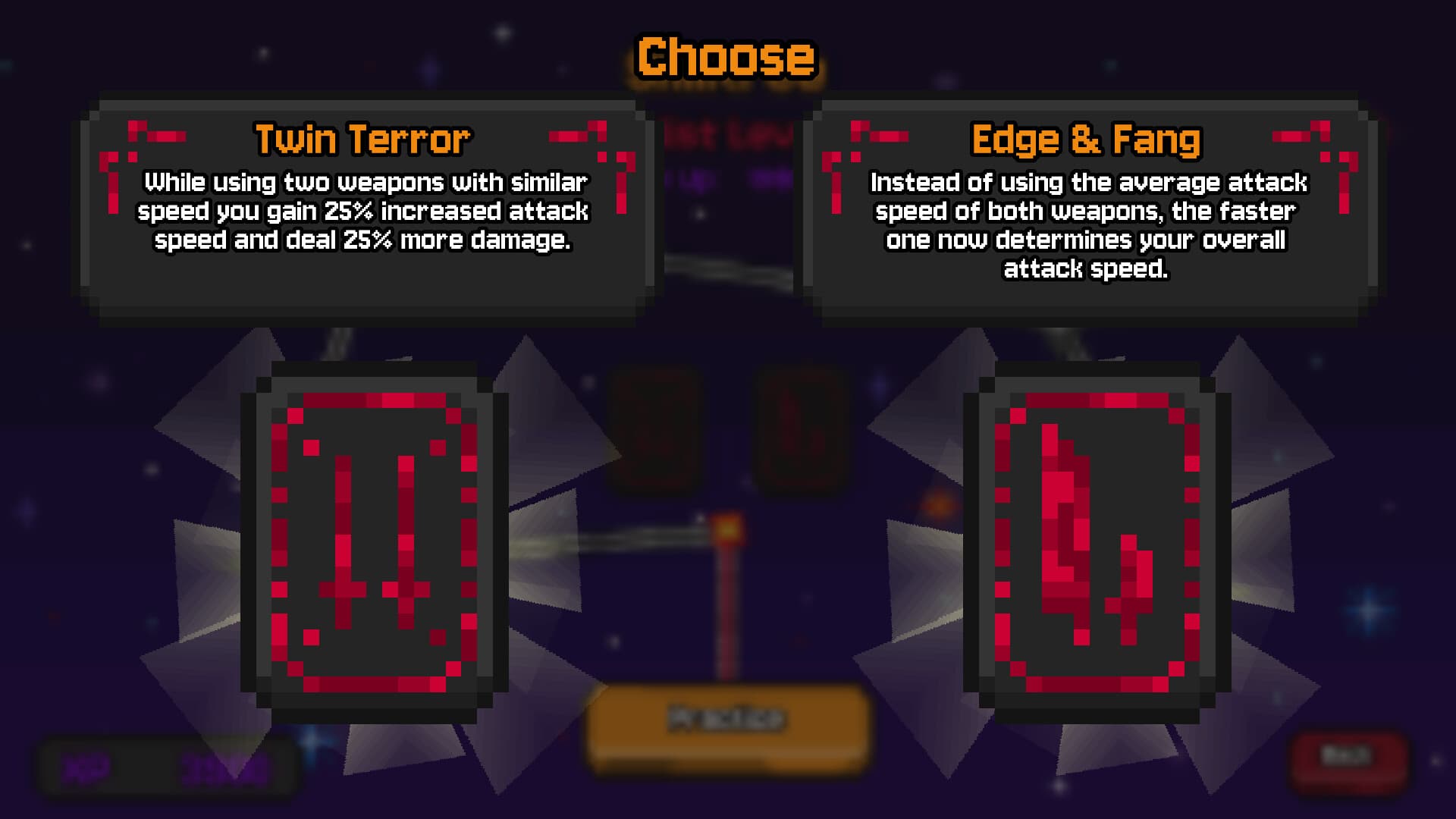Select the Edge & Fang title text
This screenshot has height=819, width=1456.
click(1086, 139)
